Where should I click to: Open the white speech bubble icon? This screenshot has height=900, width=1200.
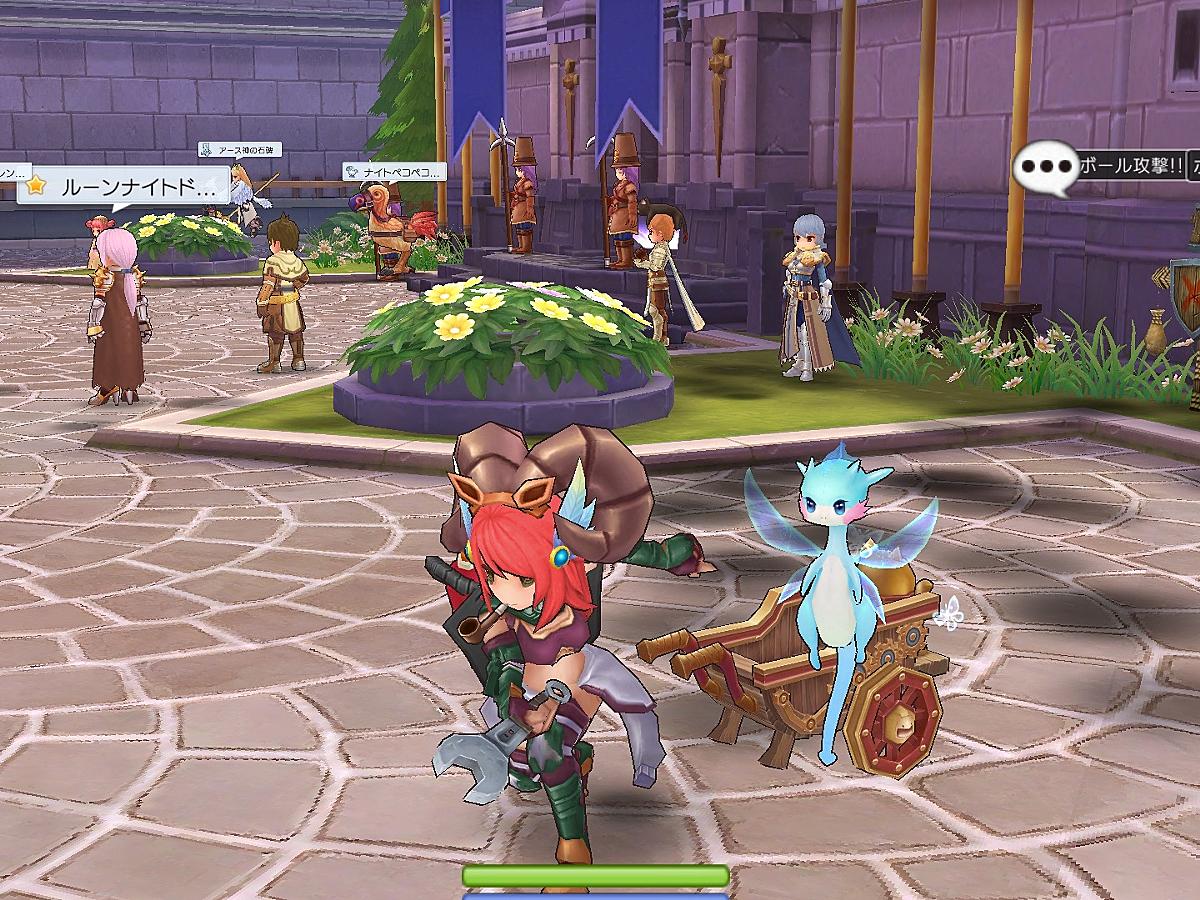coord(1044,166)
